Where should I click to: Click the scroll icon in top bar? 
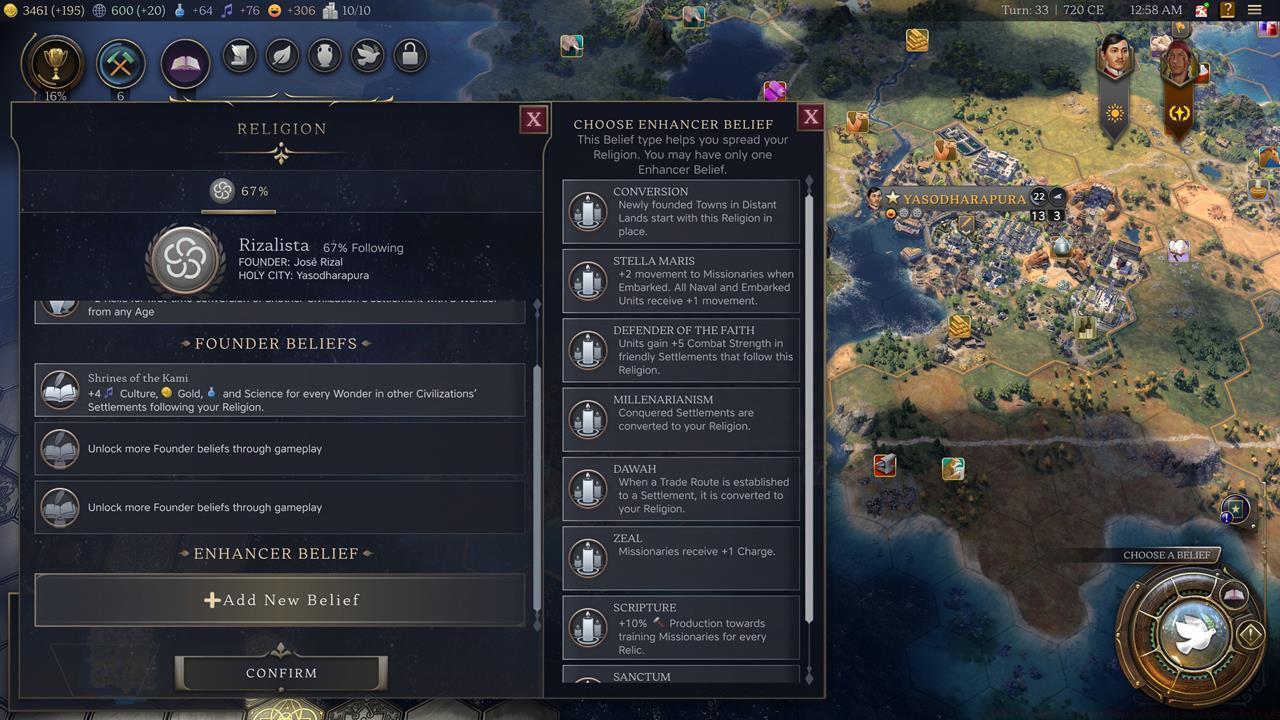tap(240, 56)
